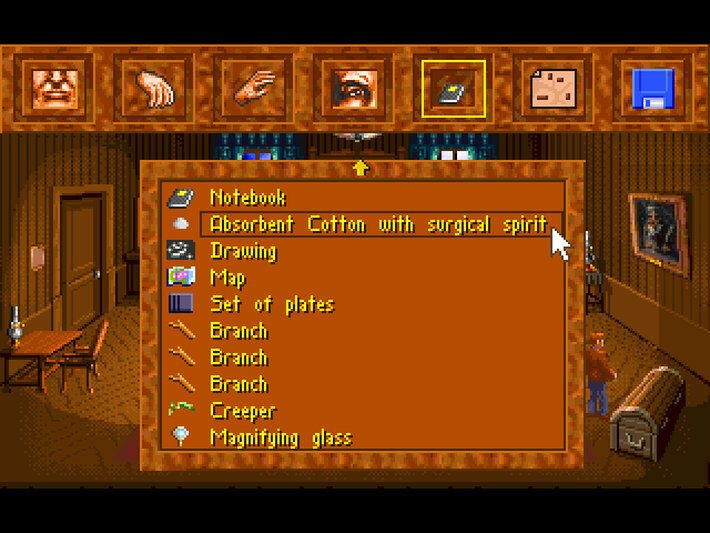Choose Absorbent Cotton with surgical spirit
Image resolution: width=710 pixels, height=533 pixels.
click(x=378, y=224)
